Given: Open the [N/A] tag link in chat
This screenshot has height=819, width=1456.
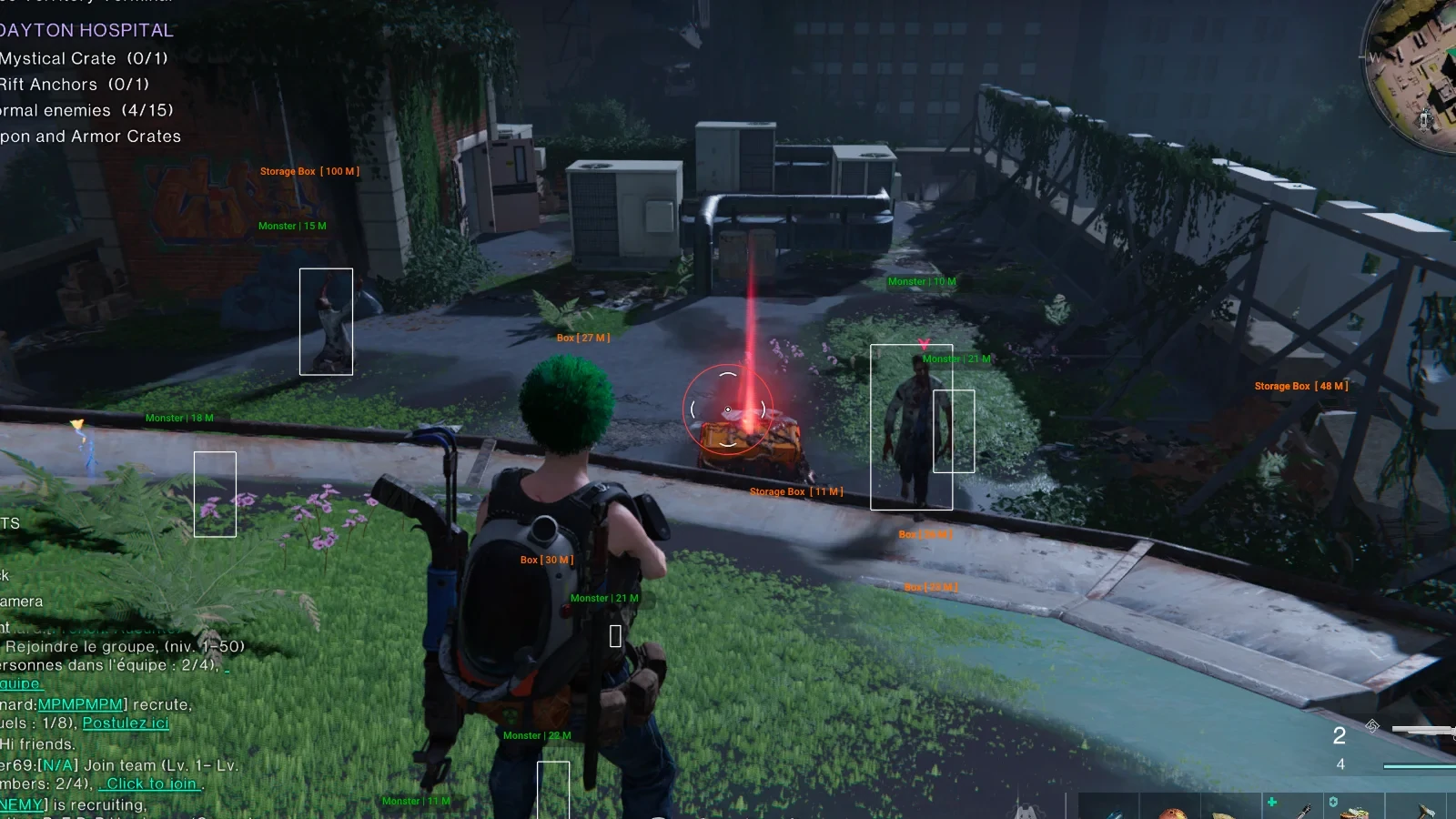Looking at the screenshot, I should [x=57, y=766].
